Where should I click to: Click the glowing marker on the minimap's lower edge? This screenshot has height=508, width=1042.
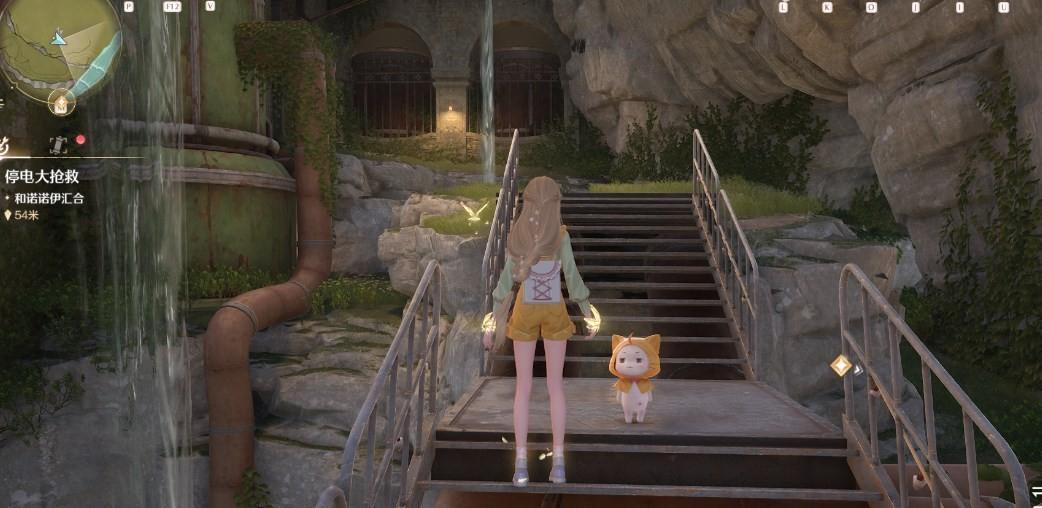[60, 102]
